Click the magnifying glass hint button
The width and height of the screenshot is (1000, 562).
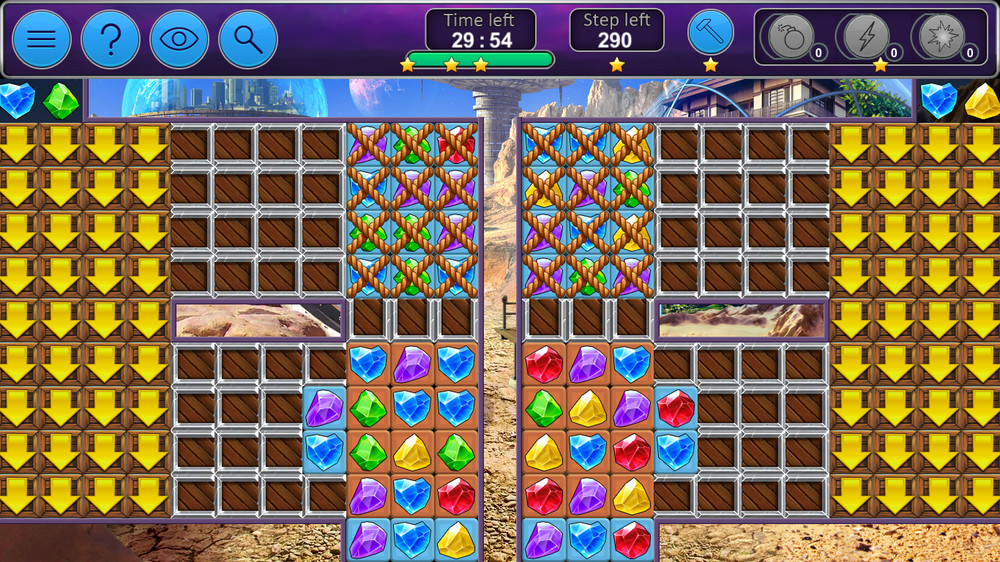click(x=247, y=39)
